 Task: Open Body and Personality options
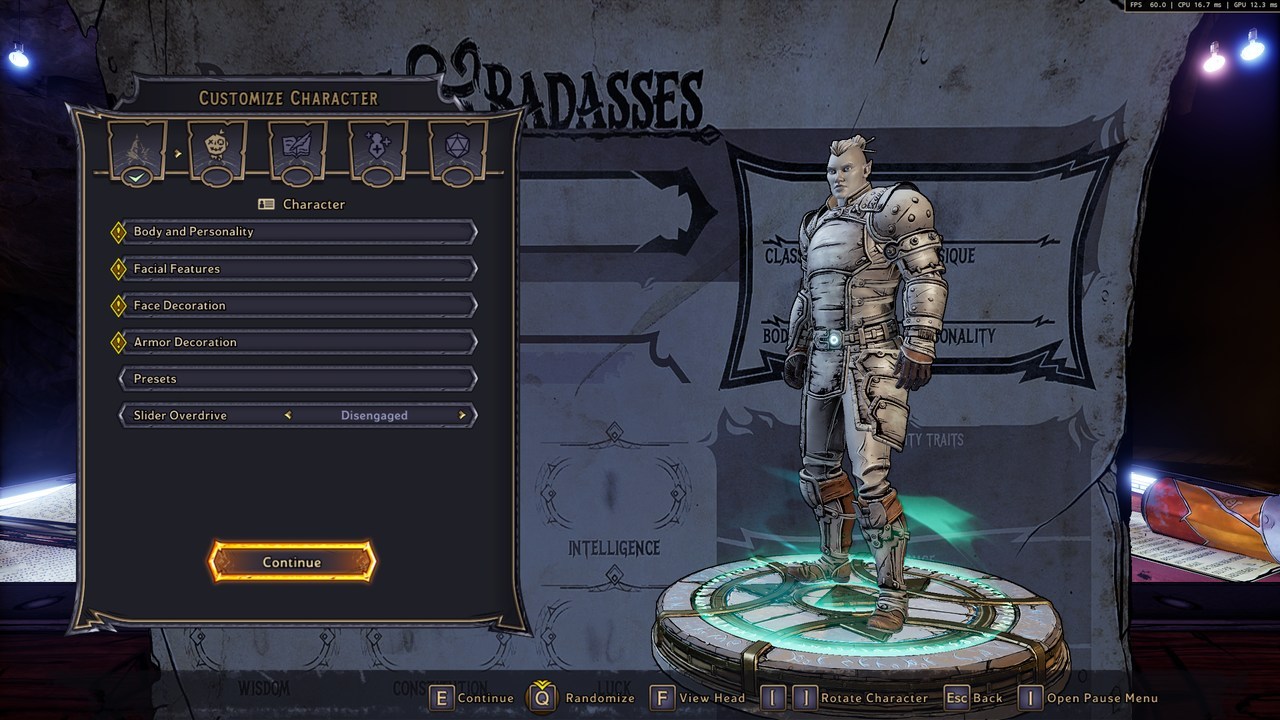296,232
